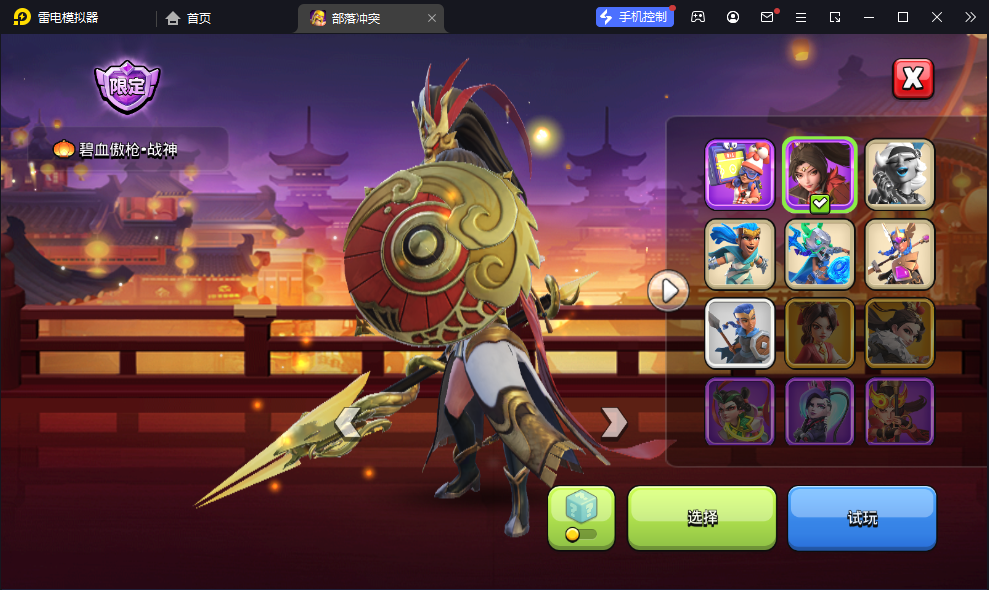Click the purple 限定 limited badge
Viewport: 989px width, 590px height.
(127, 86)
